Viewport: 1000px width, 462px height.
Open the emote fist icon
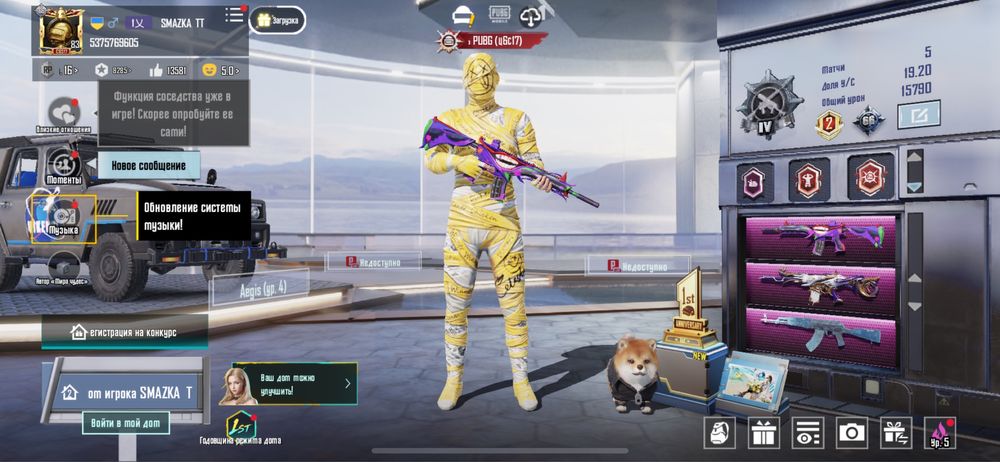[x=721, y=432]
